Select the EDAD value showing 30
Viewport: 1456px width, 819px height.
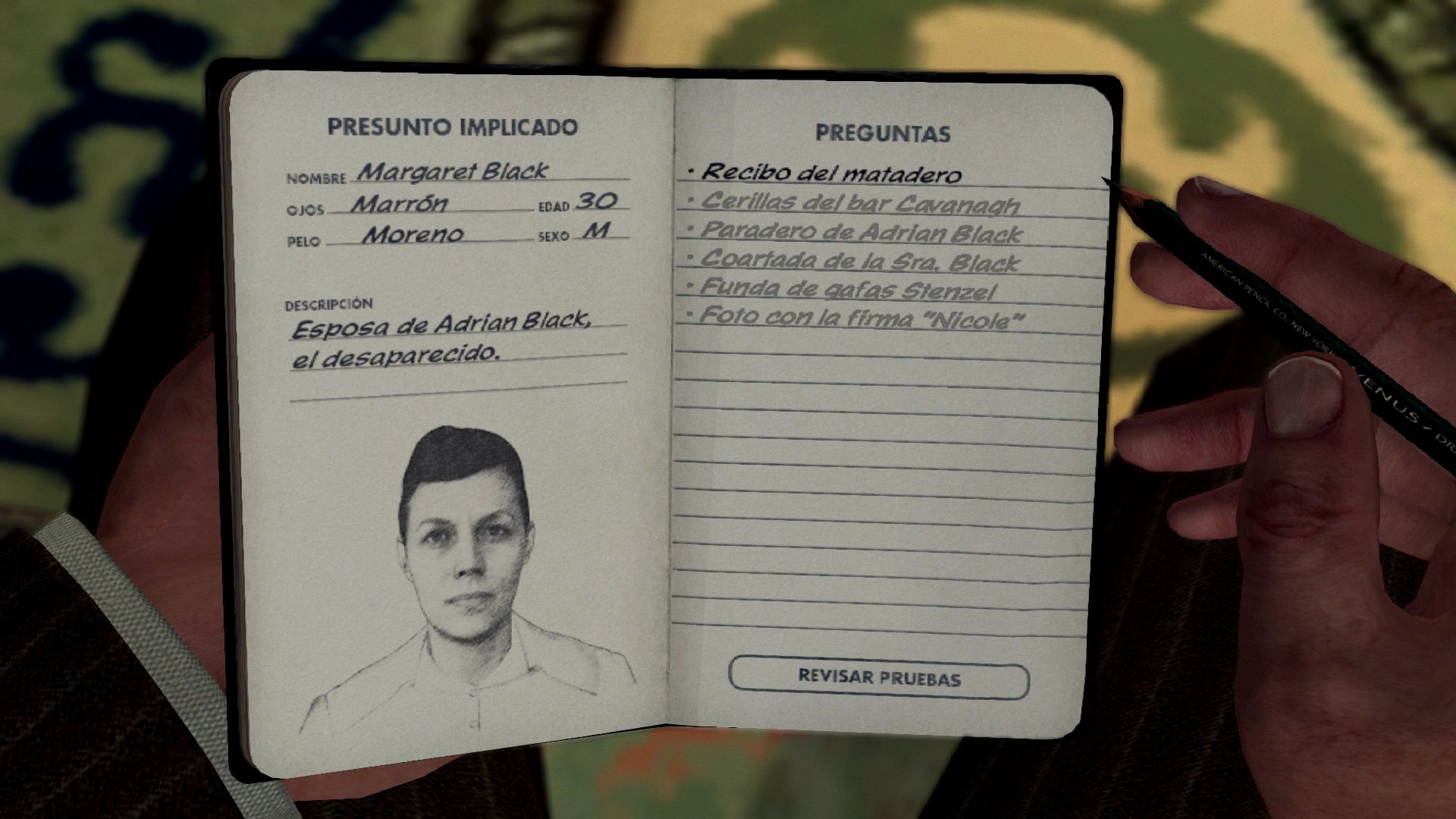[x=597, y=203]
